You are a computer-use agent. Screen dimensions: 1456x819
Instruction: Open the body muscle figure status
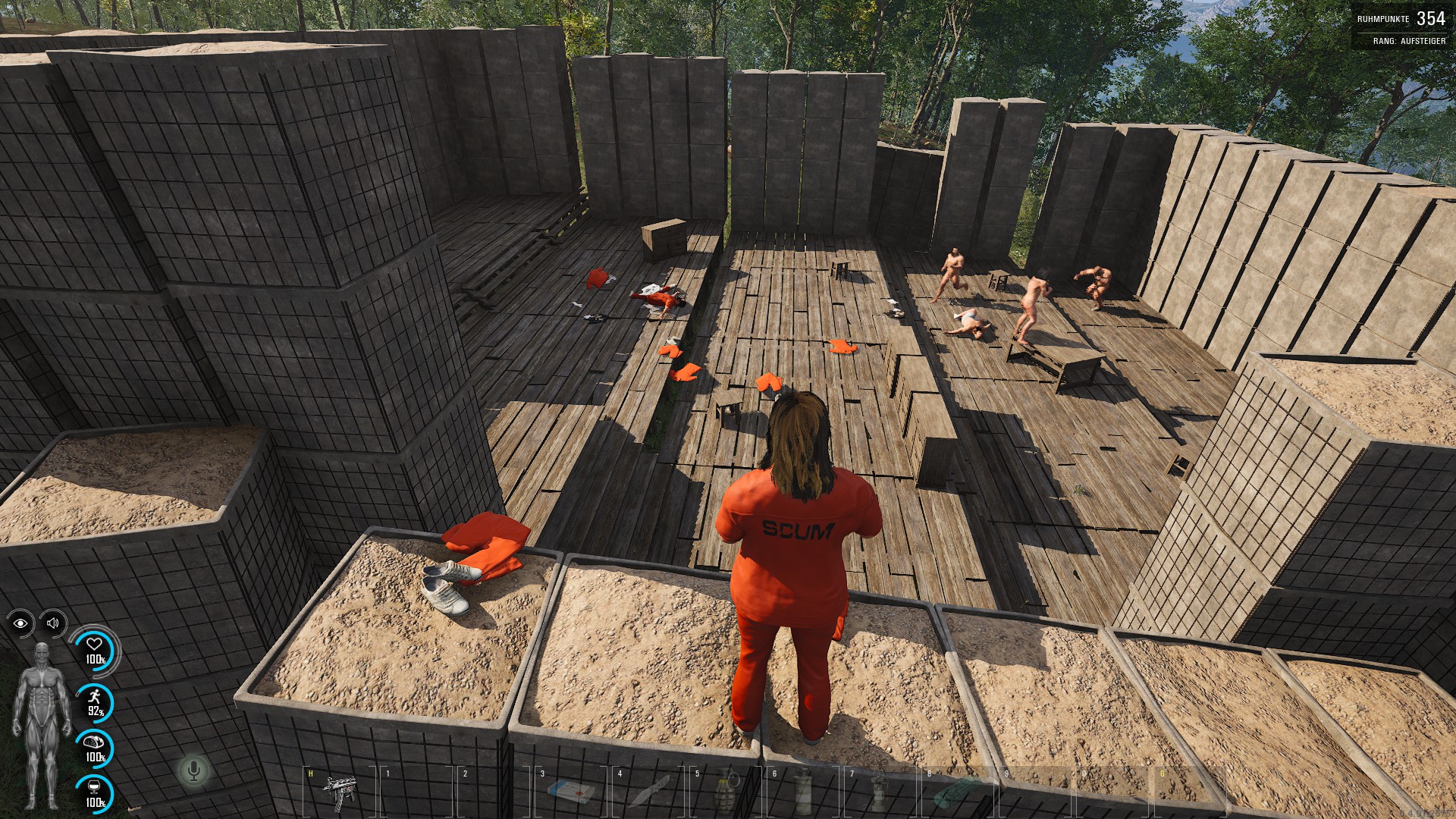[x=41, y=724]
